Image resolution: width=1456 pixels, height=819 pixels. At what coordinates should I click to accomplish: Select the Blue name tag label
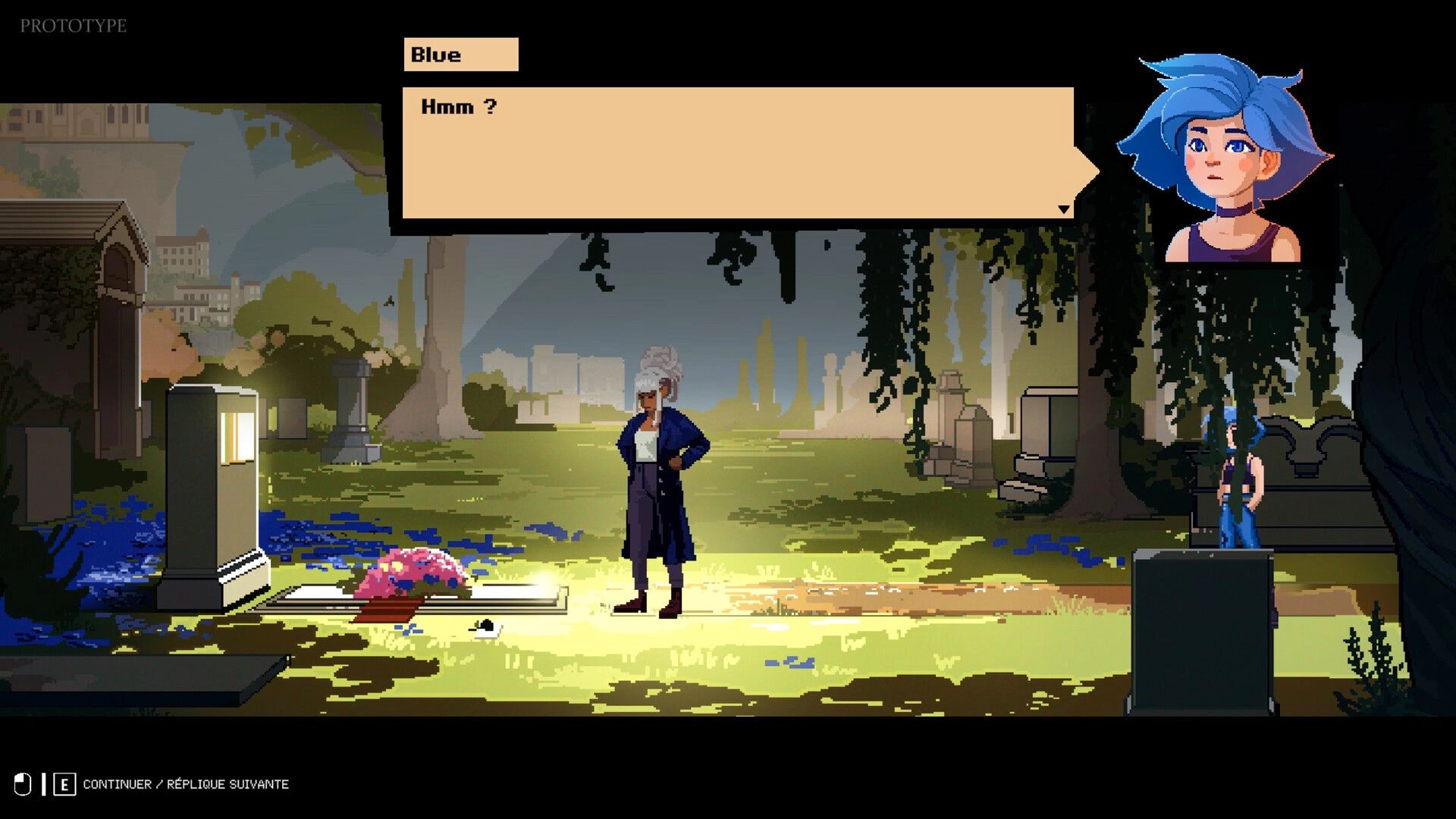tap(459, 54)
